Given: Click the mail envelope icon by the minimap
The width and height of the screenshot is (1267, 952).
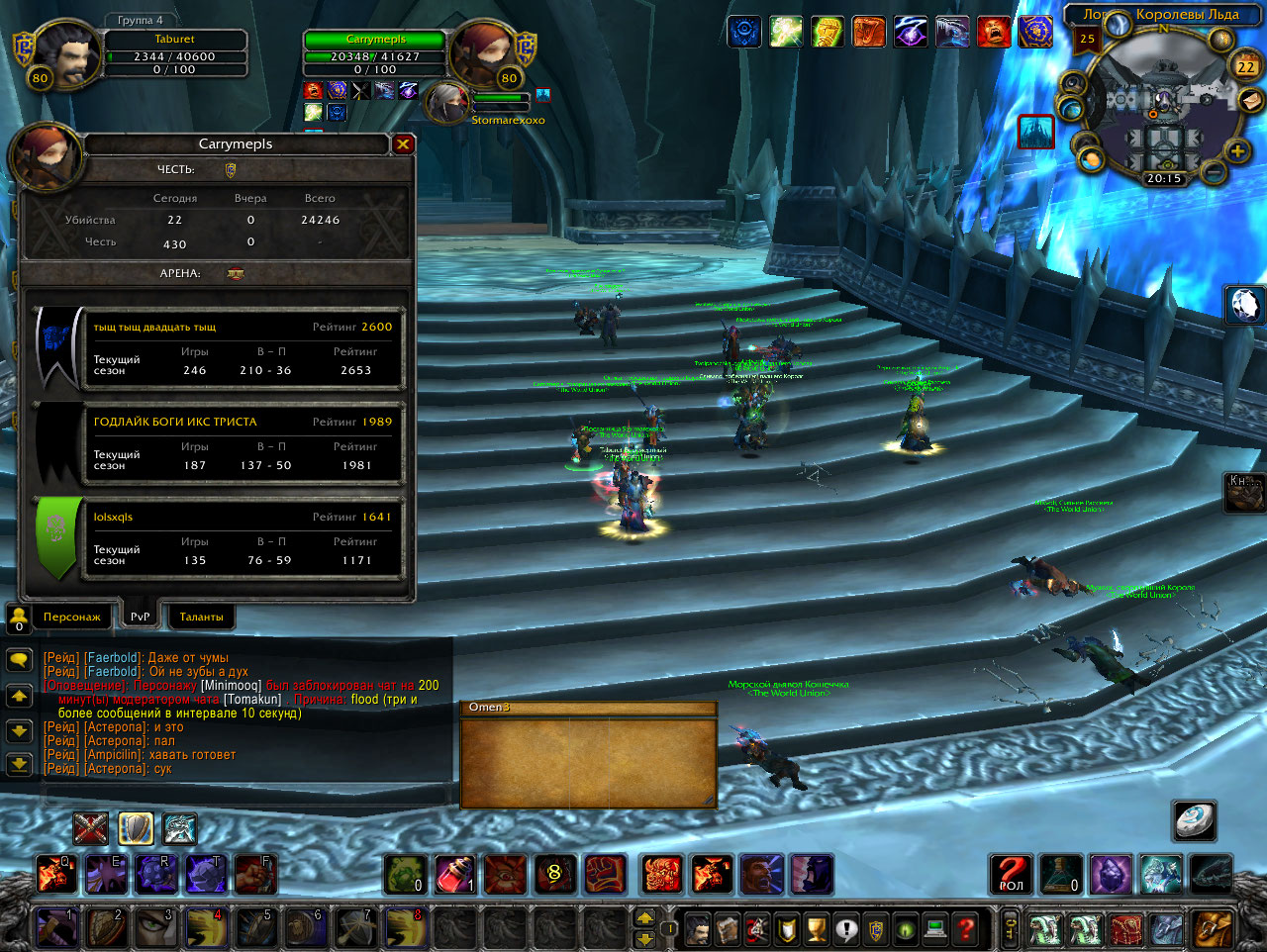Looking at the screenshot, I should (1251, 101).
